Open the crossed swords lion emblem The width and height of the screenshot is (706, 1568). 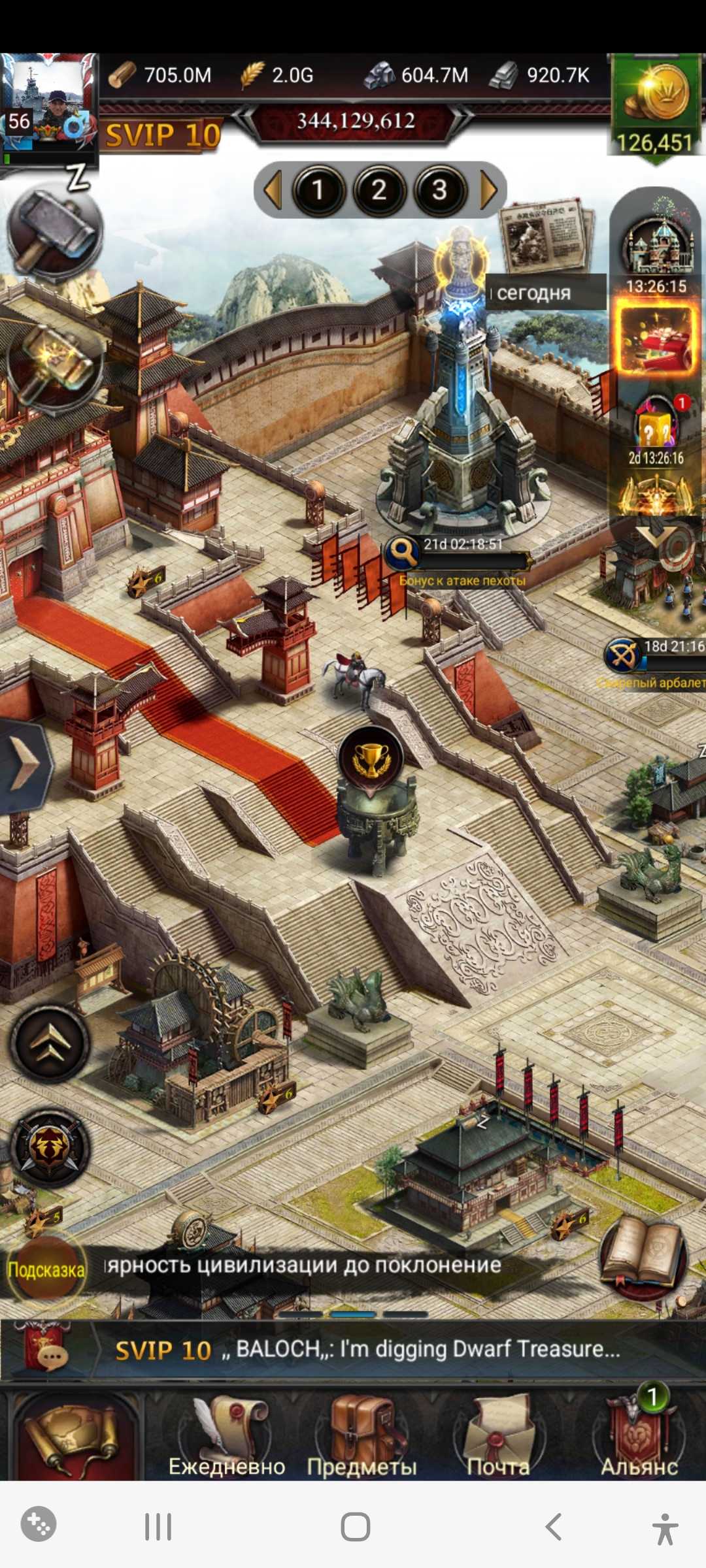50,1148
